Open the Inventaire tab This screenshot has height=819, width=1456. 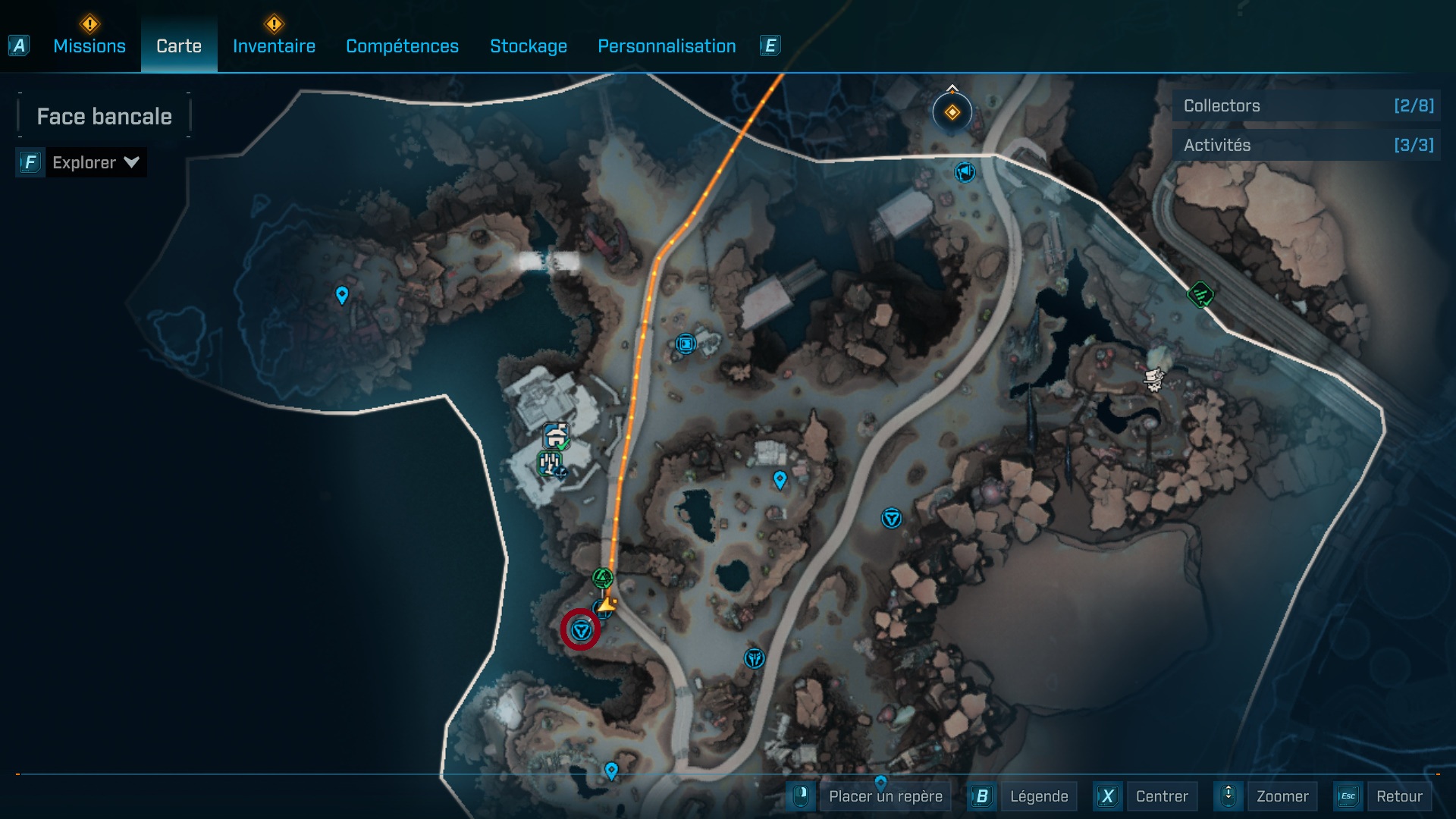[x=274, y=46]
